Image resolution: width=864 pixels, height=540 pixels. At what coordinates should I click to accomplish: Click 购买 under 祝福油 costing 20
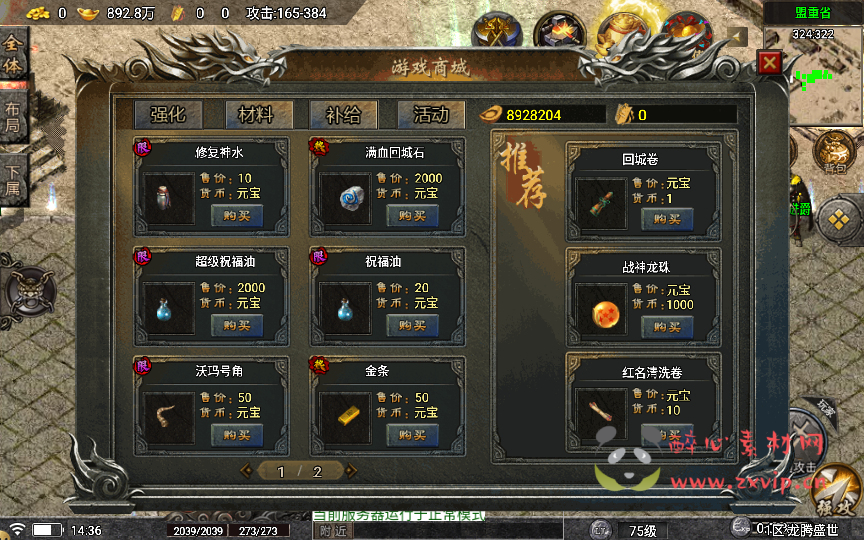point(412,325)
